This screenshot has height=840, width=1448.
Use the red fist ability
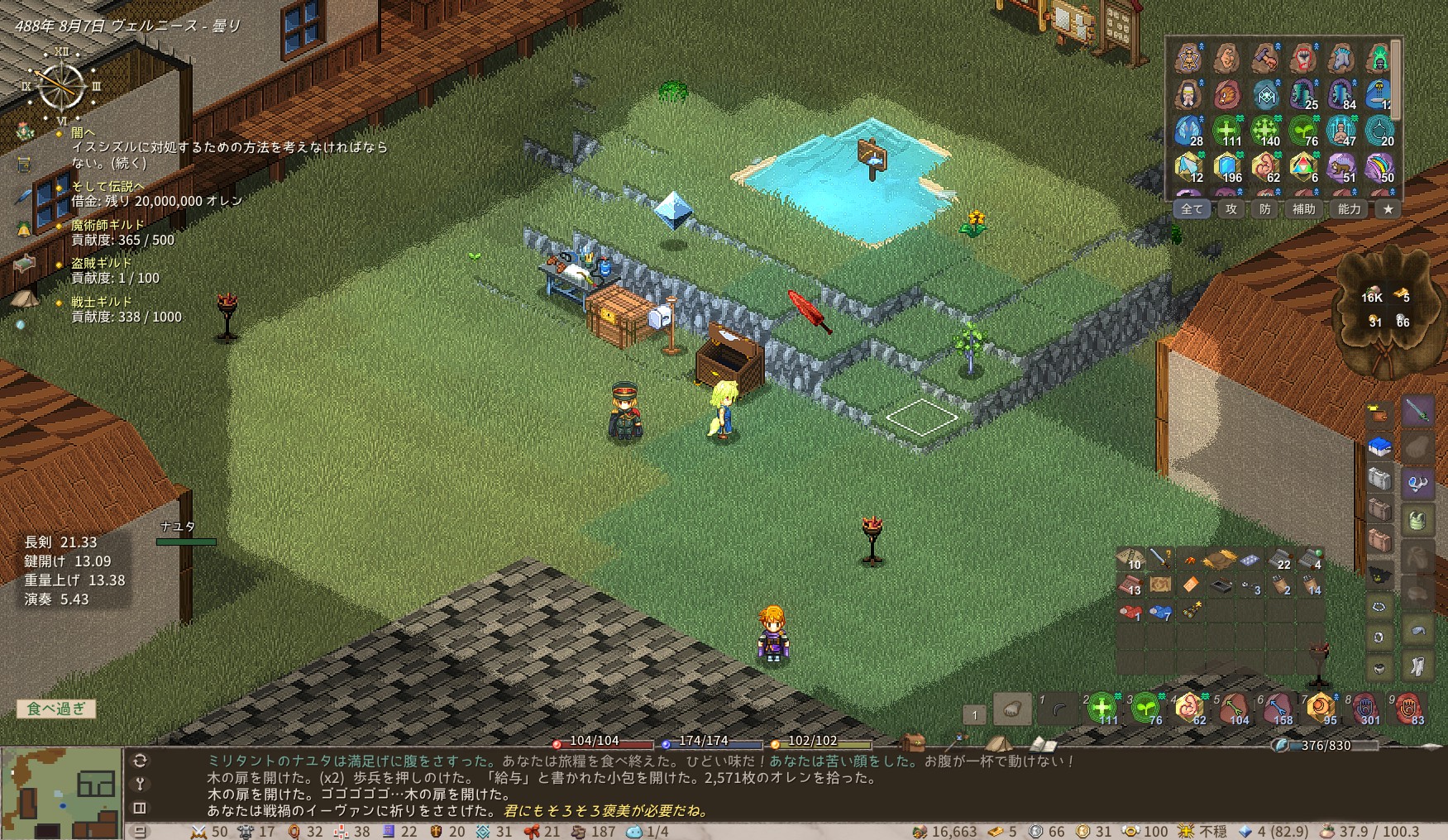tap(1302, 59)
